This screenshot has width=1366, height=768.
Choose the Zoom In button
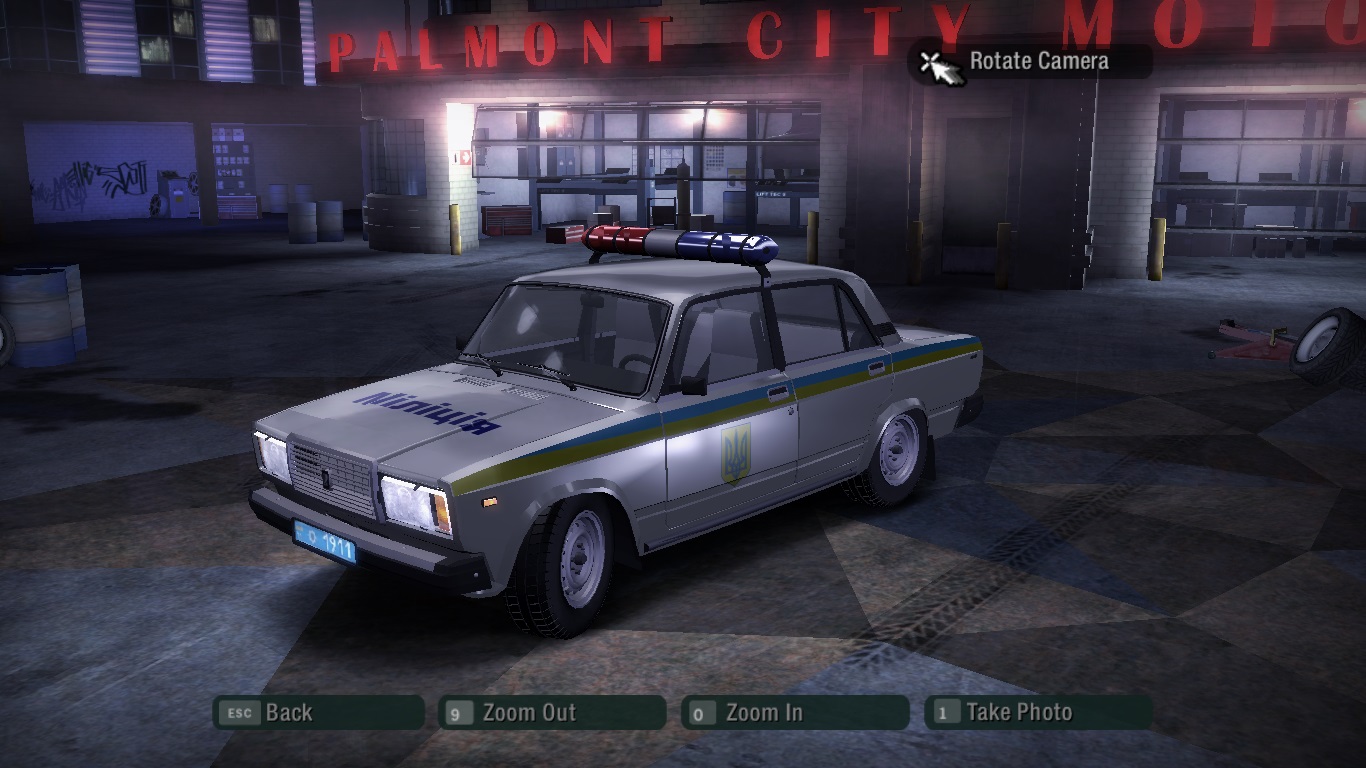pyautogui.click(x=795, y=713)
